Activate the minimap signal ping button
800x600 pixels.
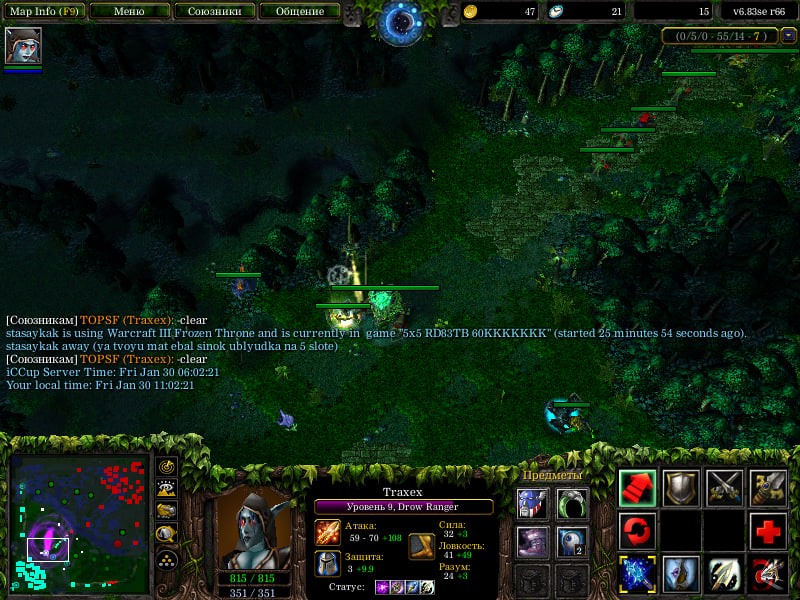168,466
